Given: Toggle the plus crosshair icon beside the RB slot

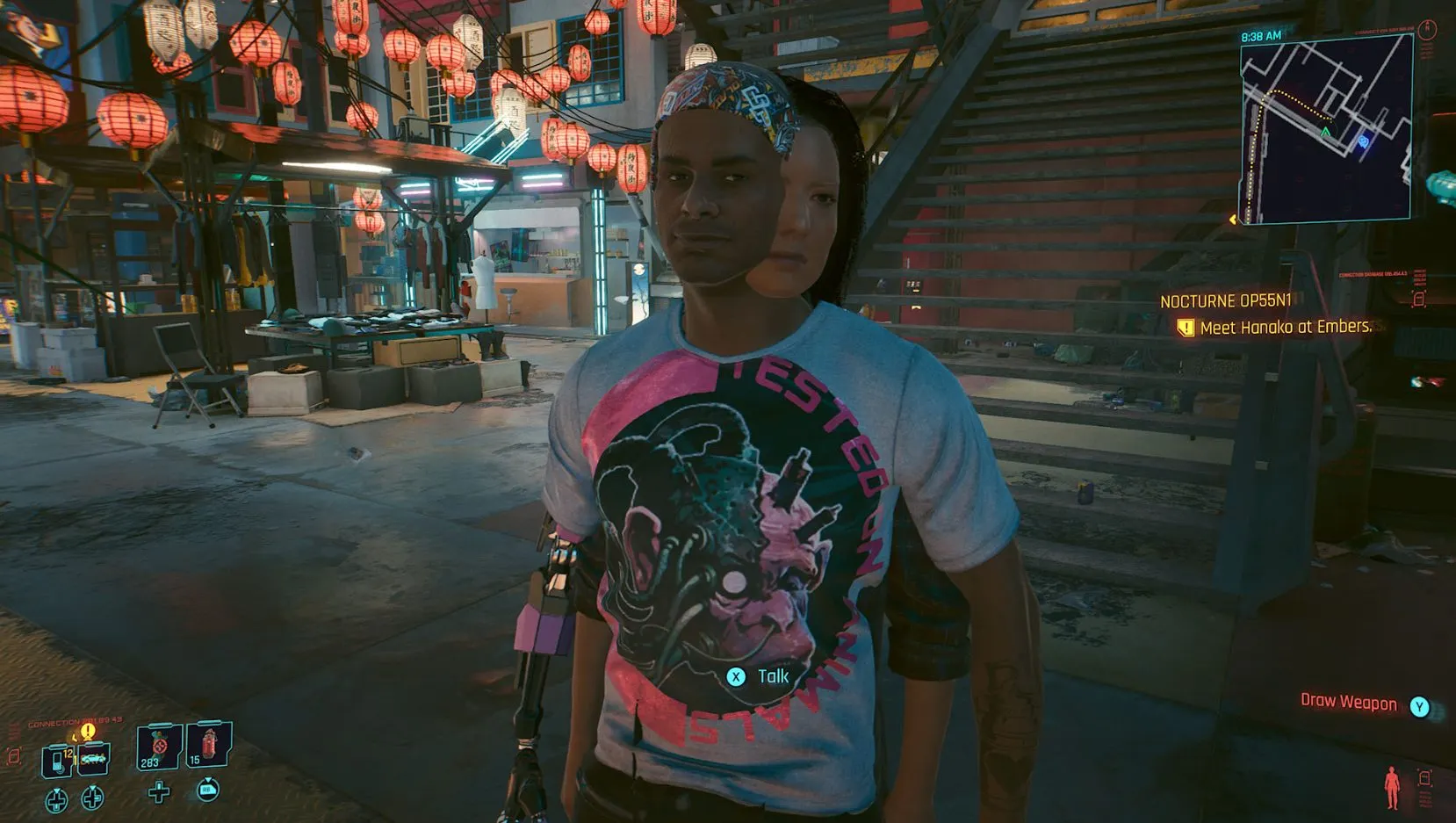Looking at the screenshot, I should click(x=158, y=792).
